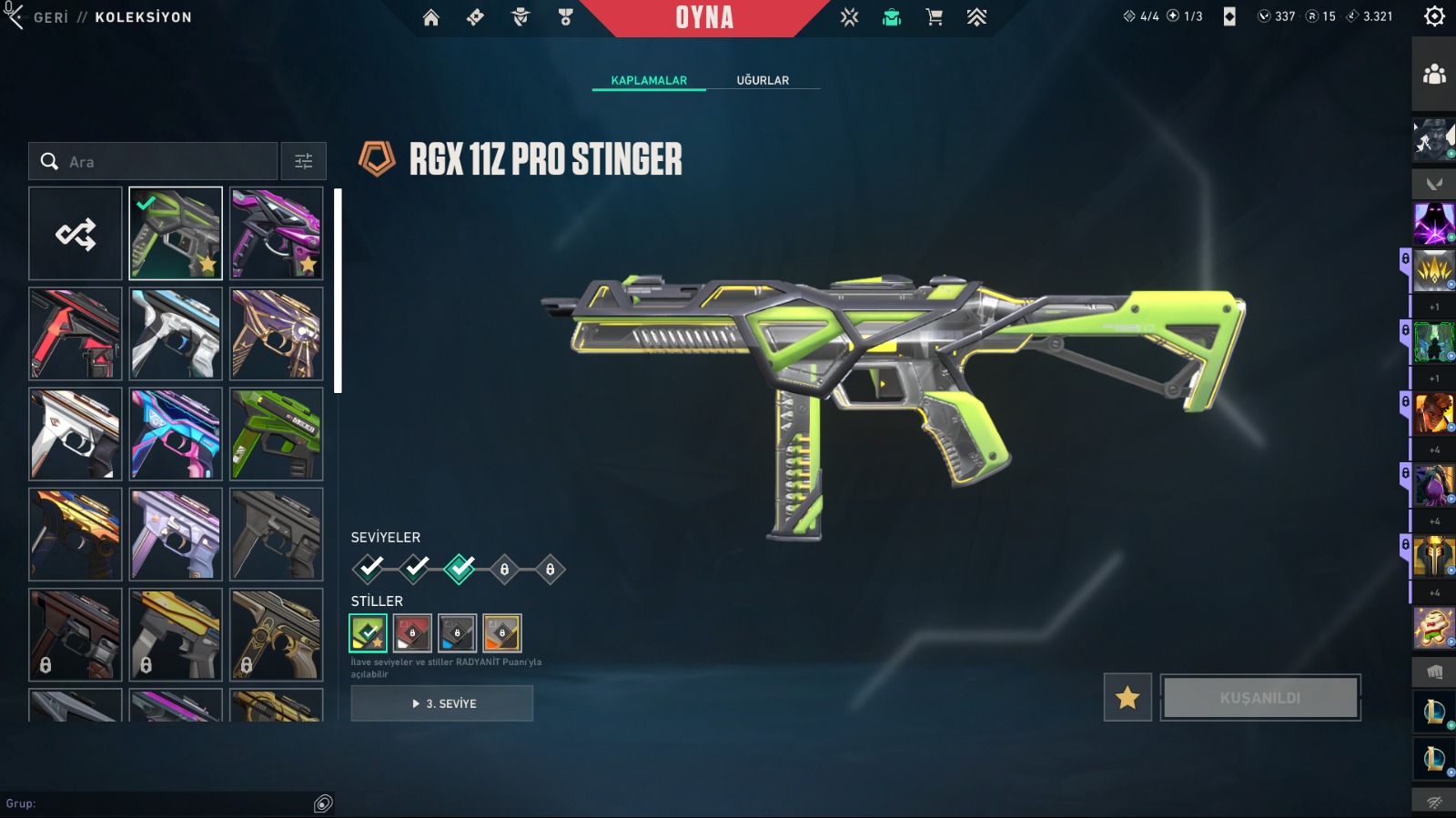
Task: Choose the purple Stinger skin thumbnail
Action: (x=277, y=234)
